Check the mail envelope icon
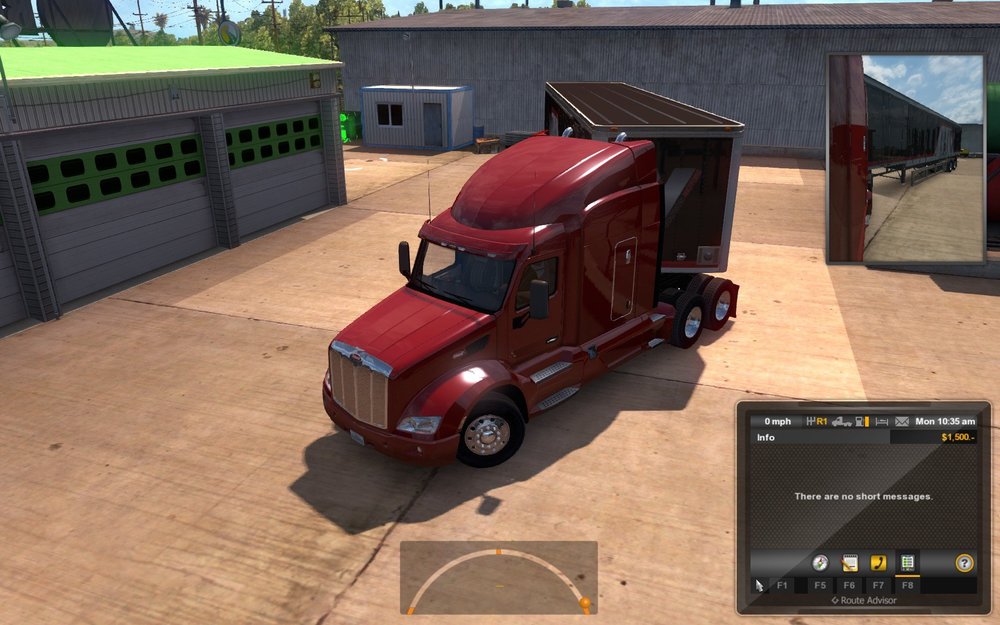Screen dimensions: 1000x625 click(x=902, y=421)
